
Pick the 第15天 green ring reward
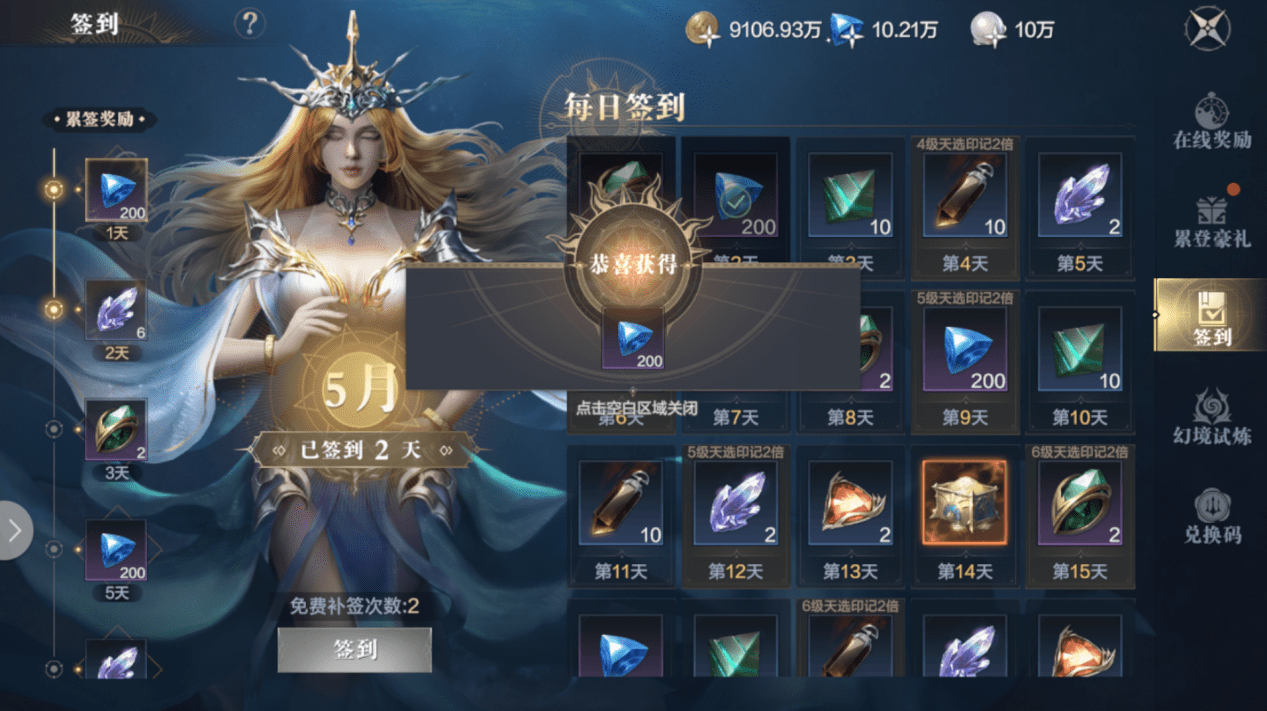click(1079, 503)
